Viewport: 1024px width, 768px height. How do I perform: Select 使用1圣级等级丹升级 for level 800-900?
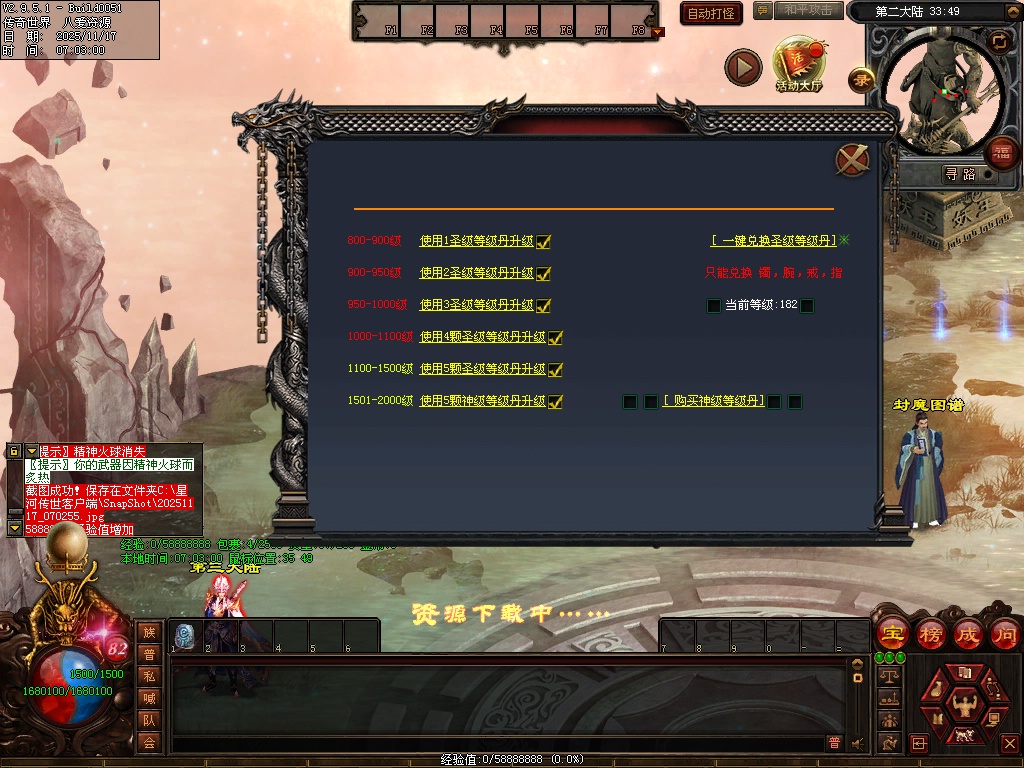tap(476, 241)
